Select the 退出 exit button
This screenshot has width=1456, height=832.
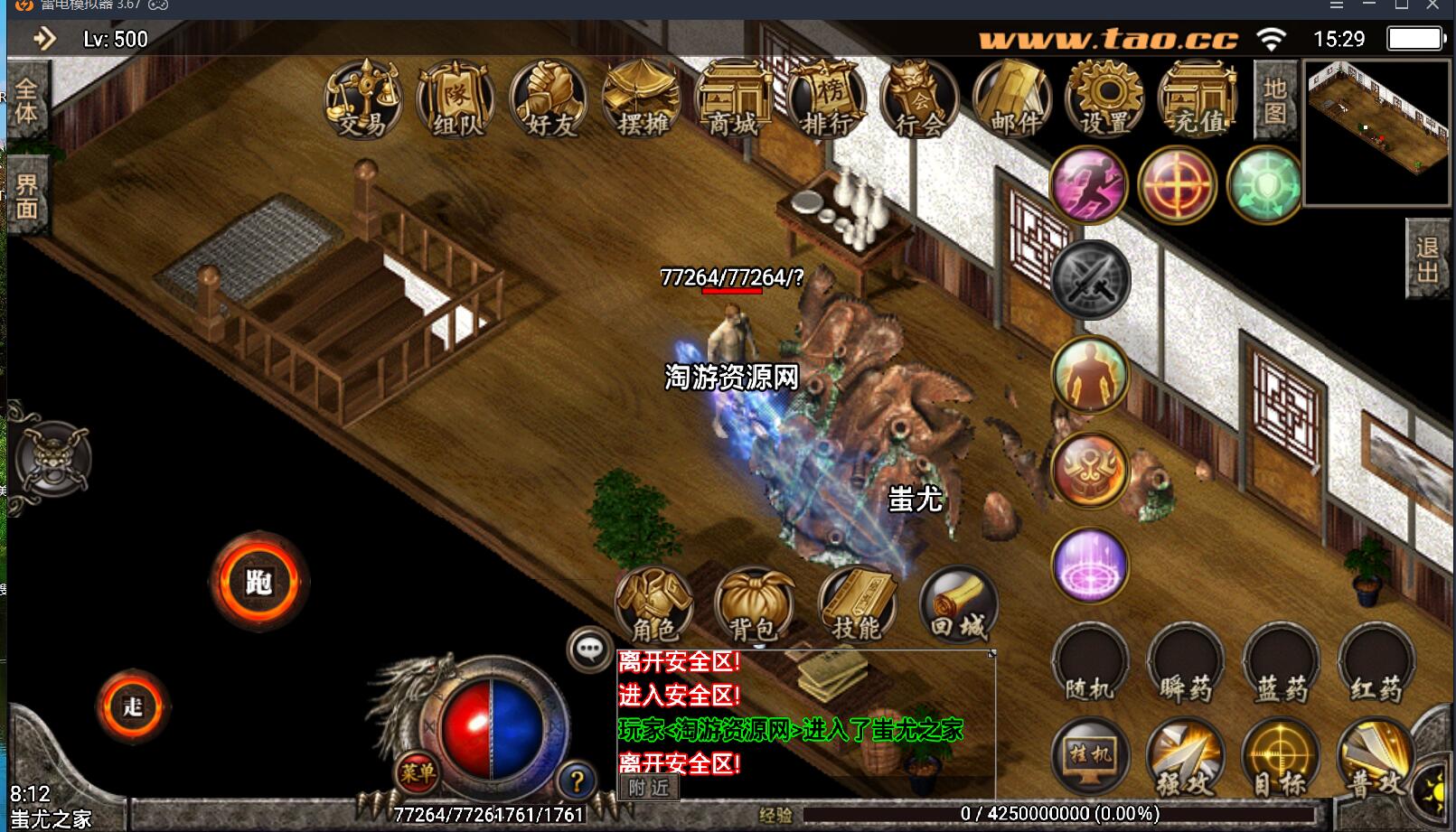pos(1427,260)
